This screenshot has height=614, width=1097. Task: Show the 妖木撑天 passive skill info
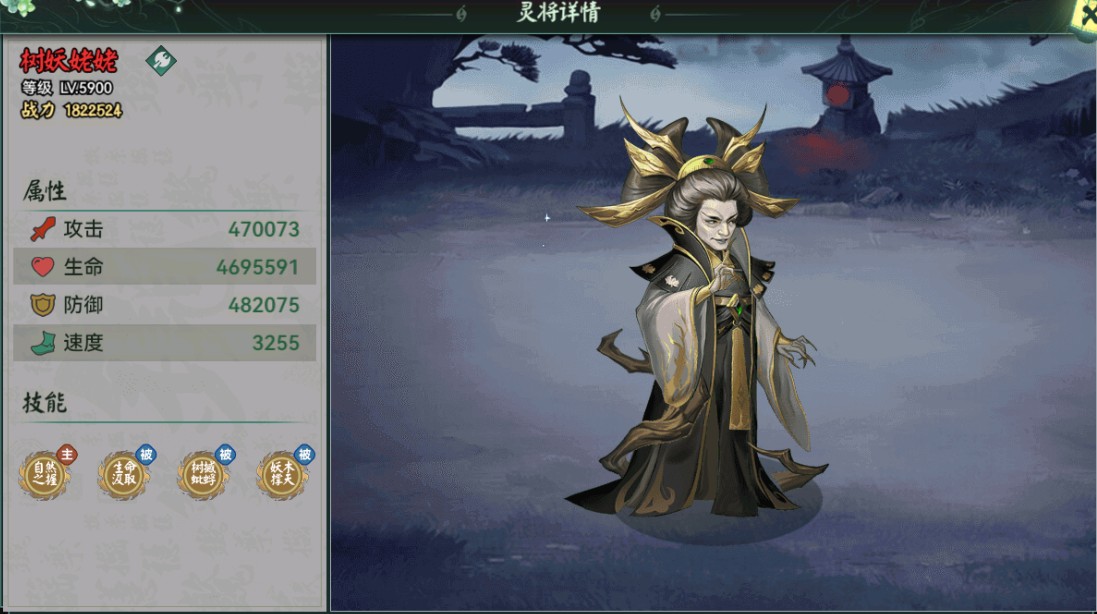281,474
